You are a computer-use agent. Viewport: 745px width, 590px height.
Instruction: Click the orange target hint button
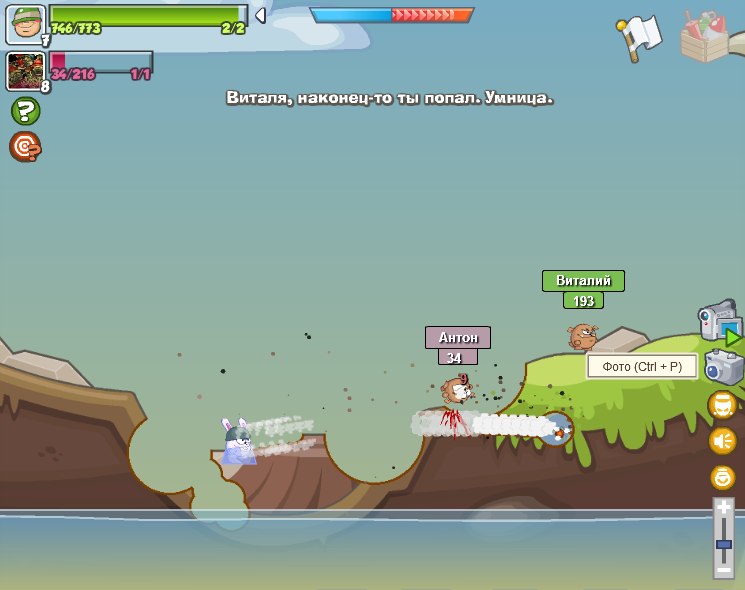[25, 147]
